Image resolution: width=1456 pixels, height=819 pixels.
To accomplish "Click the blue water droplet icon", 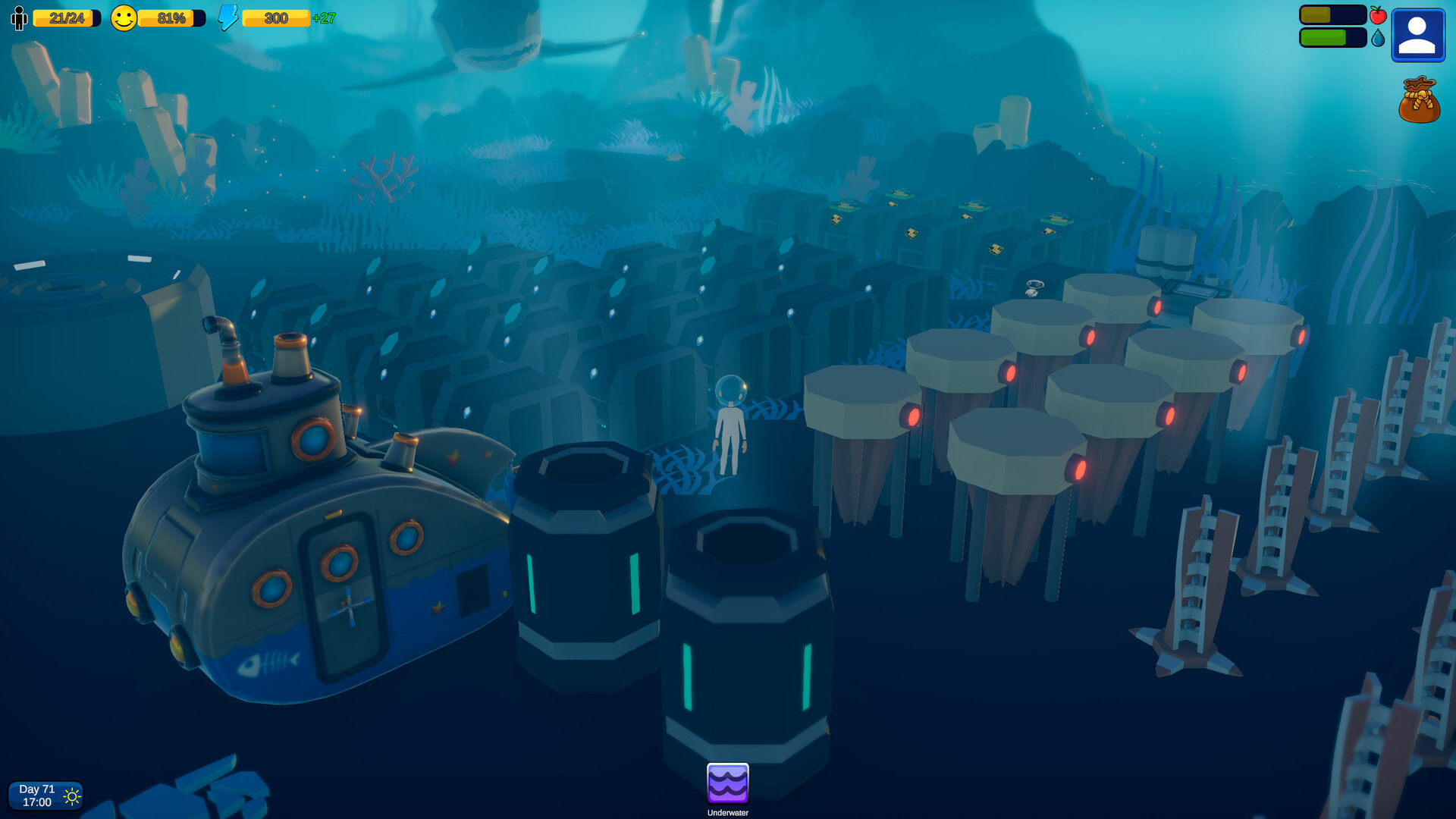I will coord(1379,39).
